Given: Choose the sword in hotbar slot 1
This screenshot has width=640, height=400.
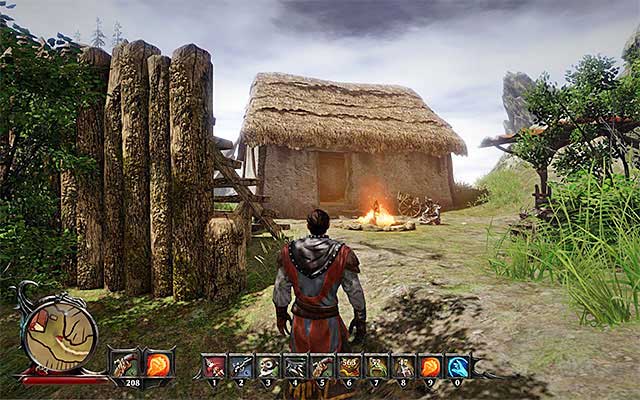Looking at the screenshot, I should [x=215, y=366].
